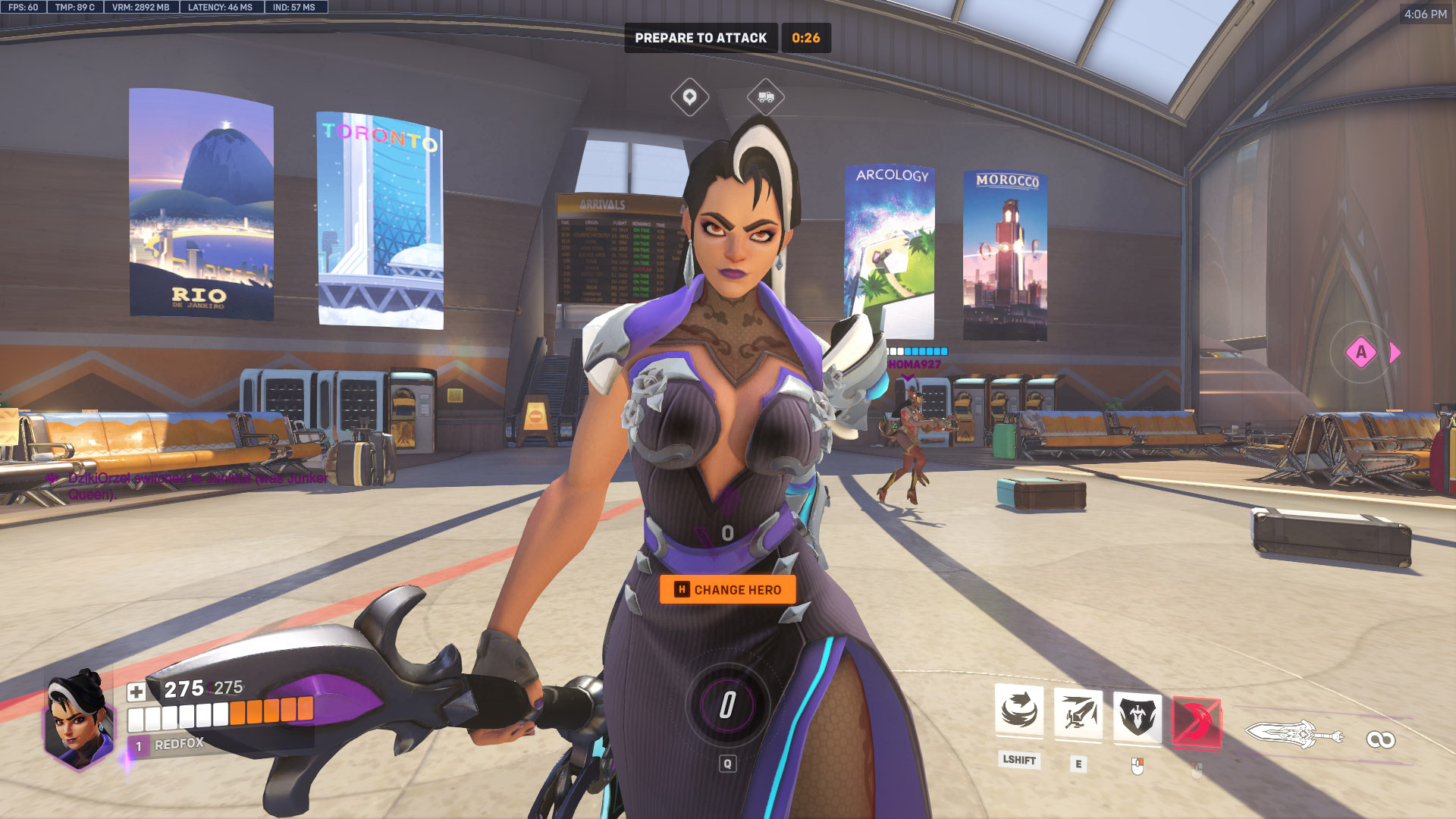The width and height of the screenshot is (1456, 819).
Task: Activate the sword dash ability icon
Action: (x=1078, y=712)
